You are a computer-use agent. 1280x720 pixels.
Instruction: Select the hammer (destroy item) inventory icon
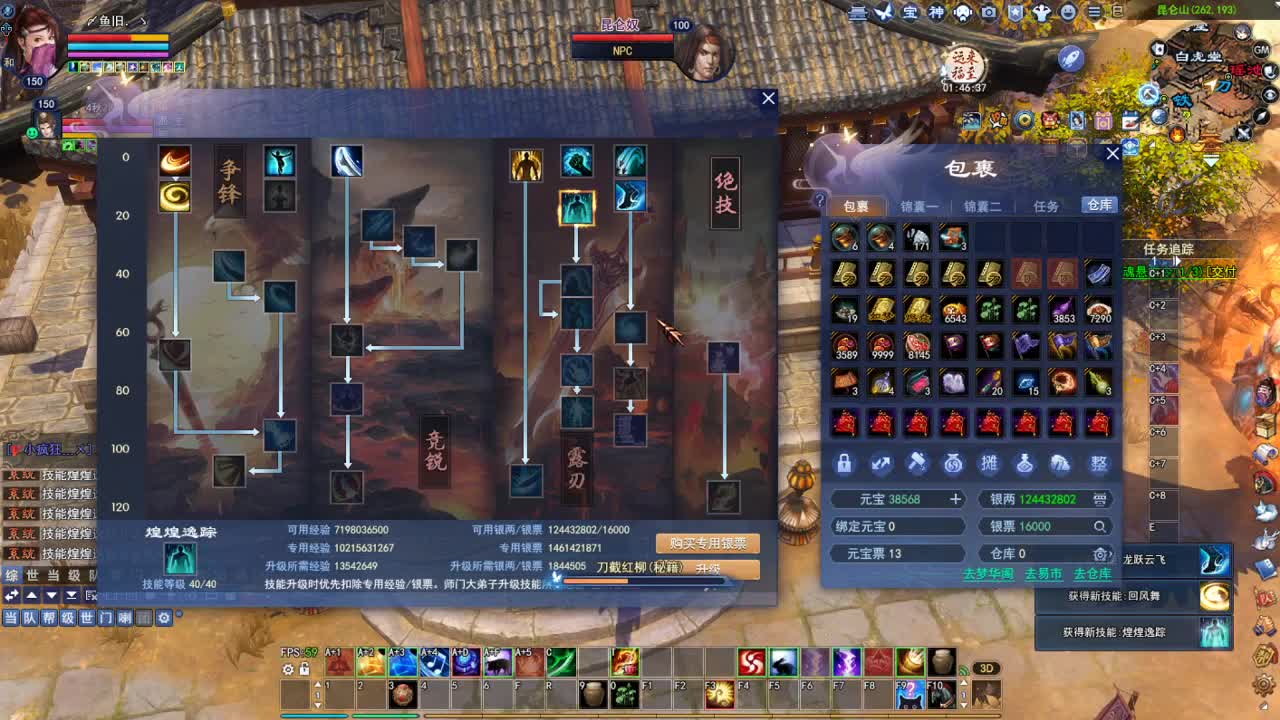tap(917, 463)
